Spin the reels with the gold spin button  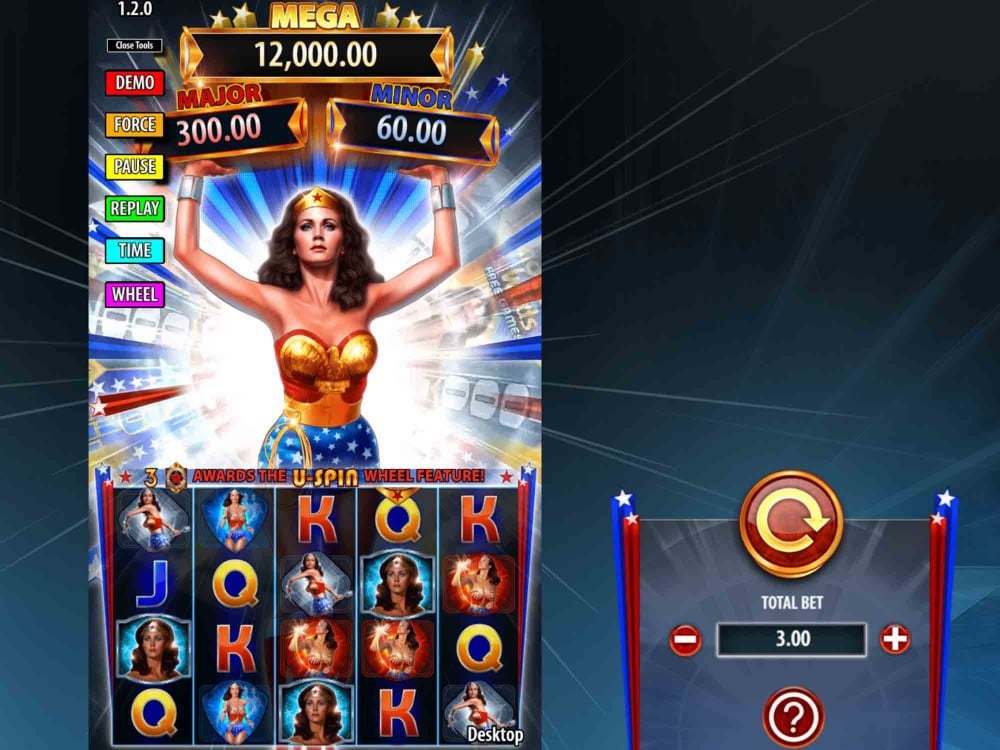(791, 524)
